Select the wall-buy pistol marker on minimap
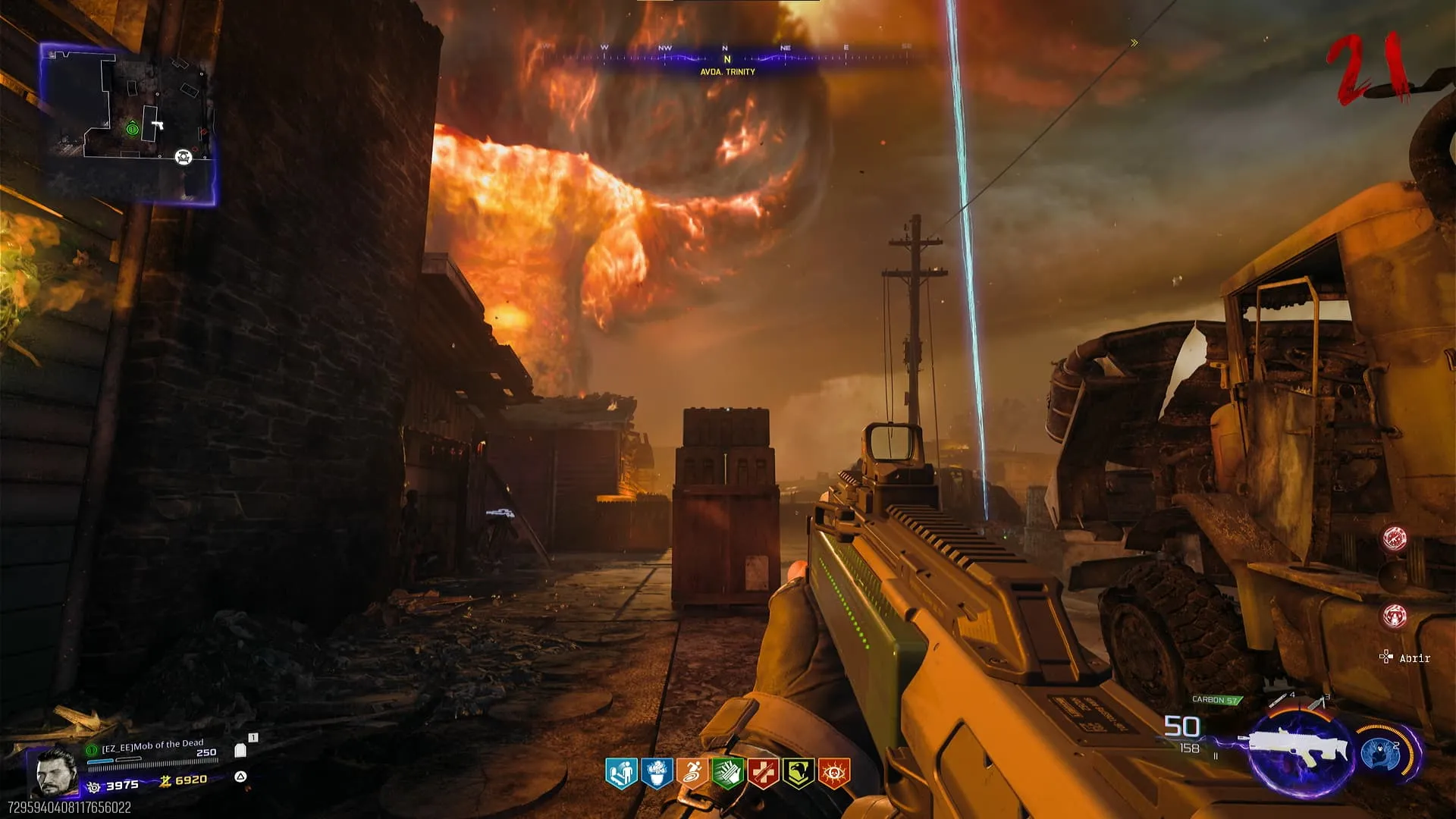The width and height of the screenshot is (1456, 819). pos(157,124)
